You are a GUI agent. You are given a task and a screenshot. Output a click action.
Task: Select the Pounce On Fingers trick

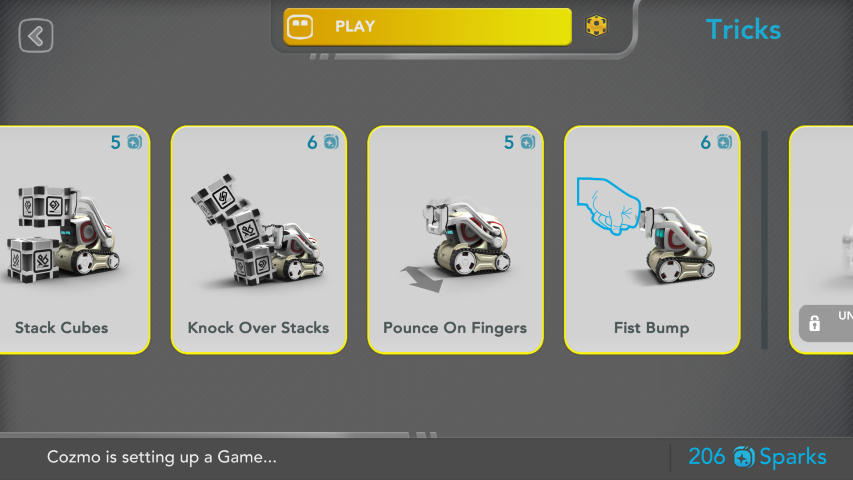pos(455,240)
